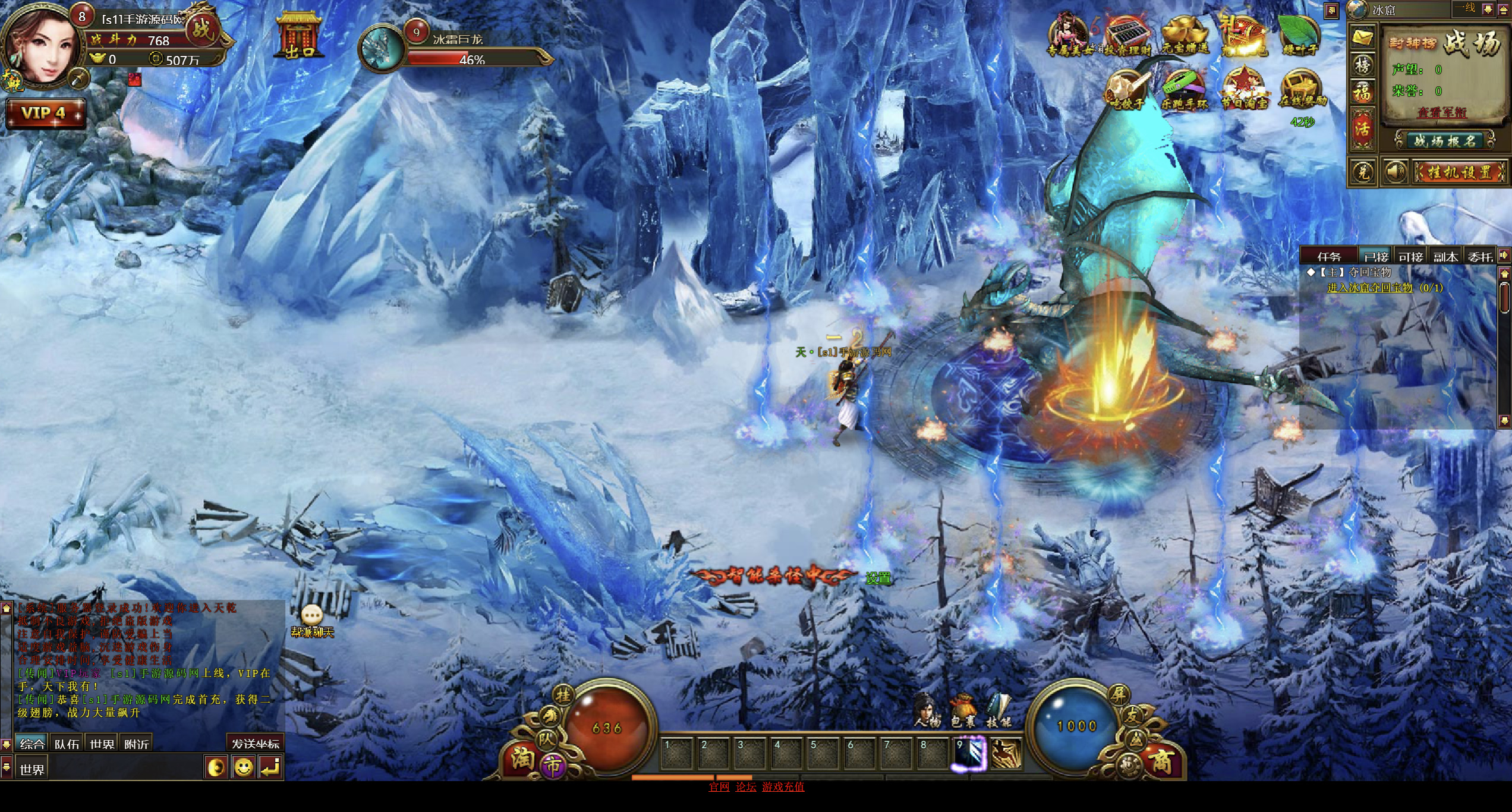
Task: Switch to the 可接 quest tab
Action: click(x=1410, y=256)
